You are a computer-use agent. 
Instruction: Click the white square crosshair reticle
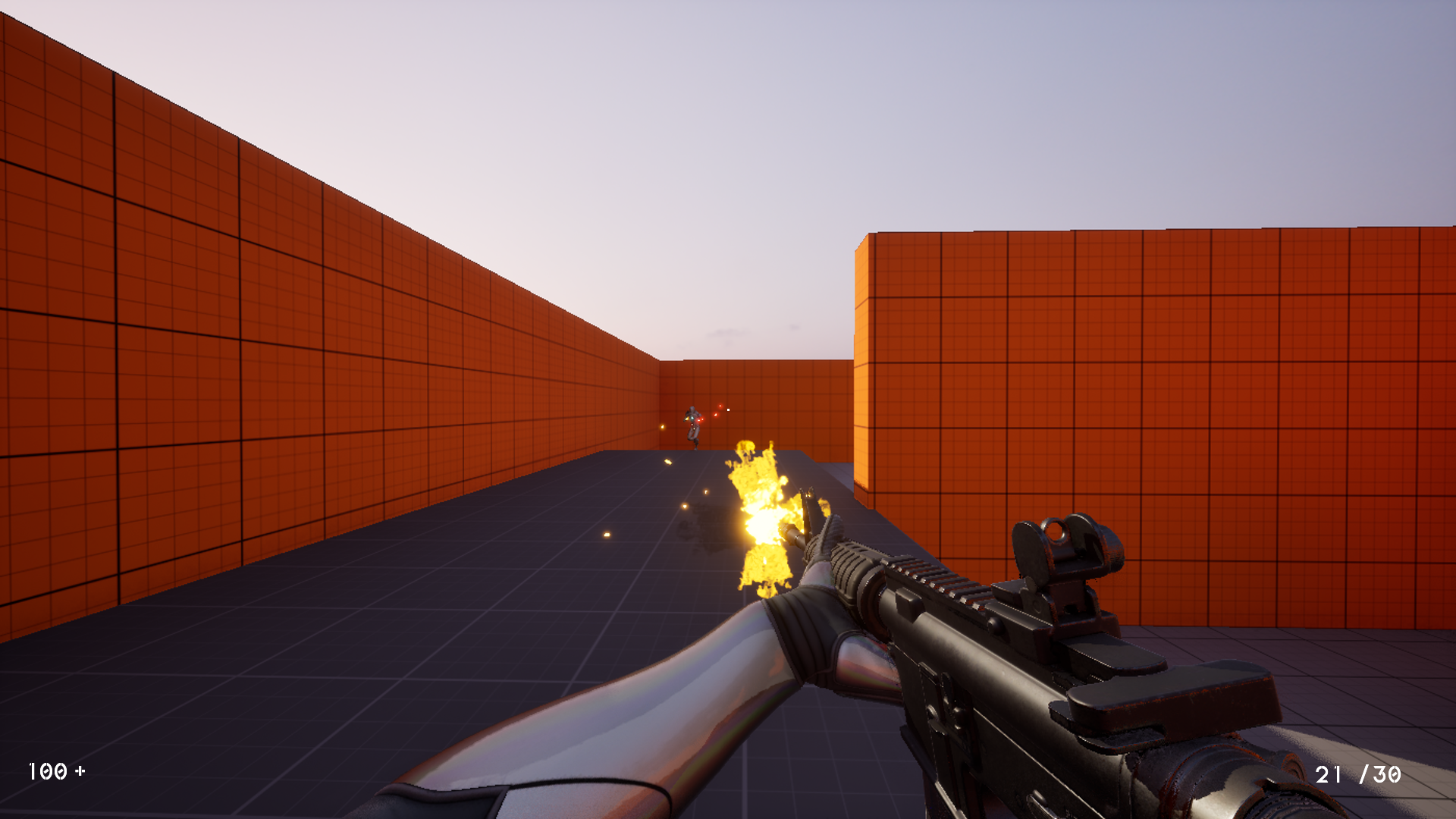coord(728,409)
